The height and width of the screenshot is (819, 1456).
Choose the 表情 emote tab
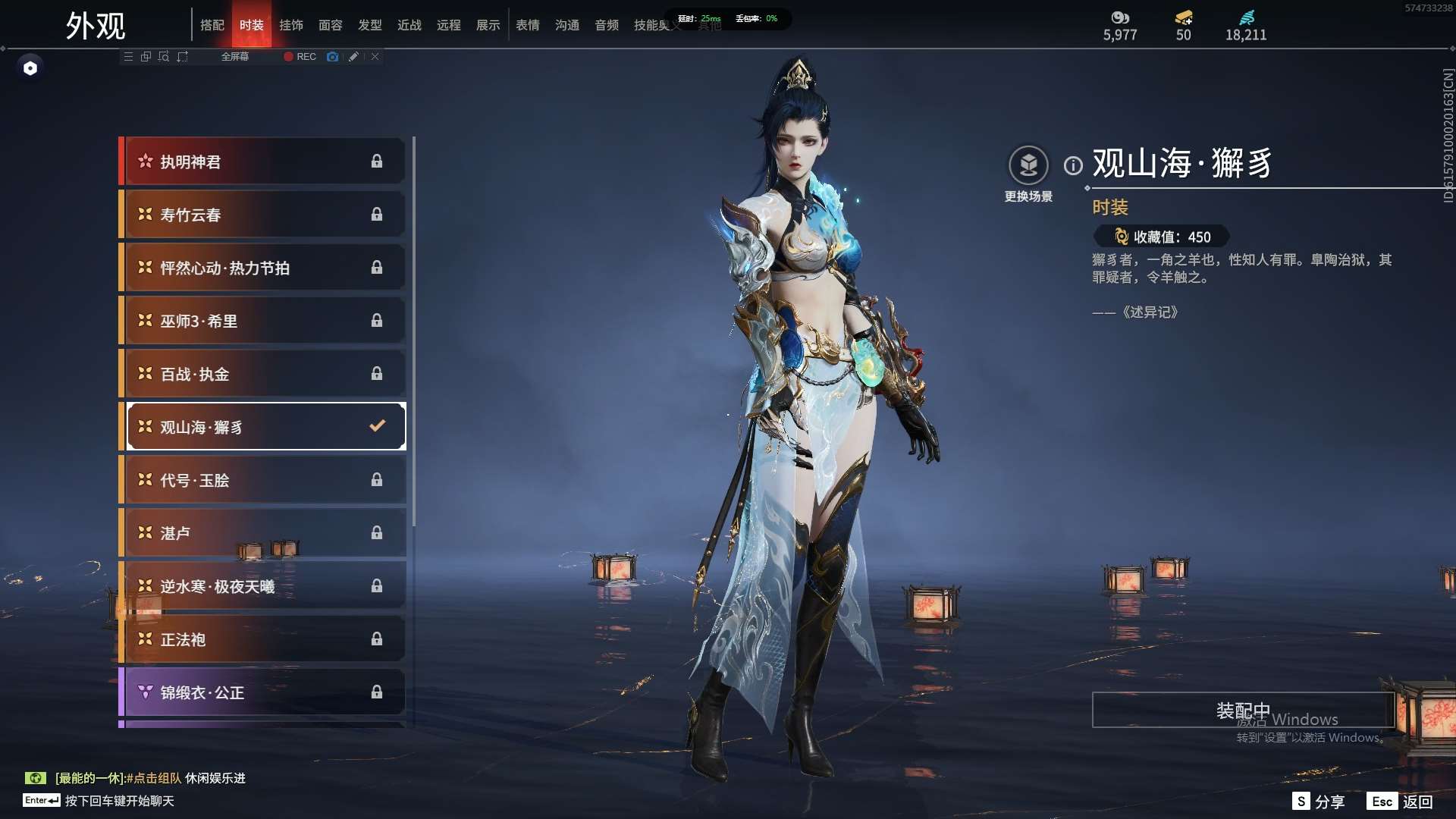527,25
